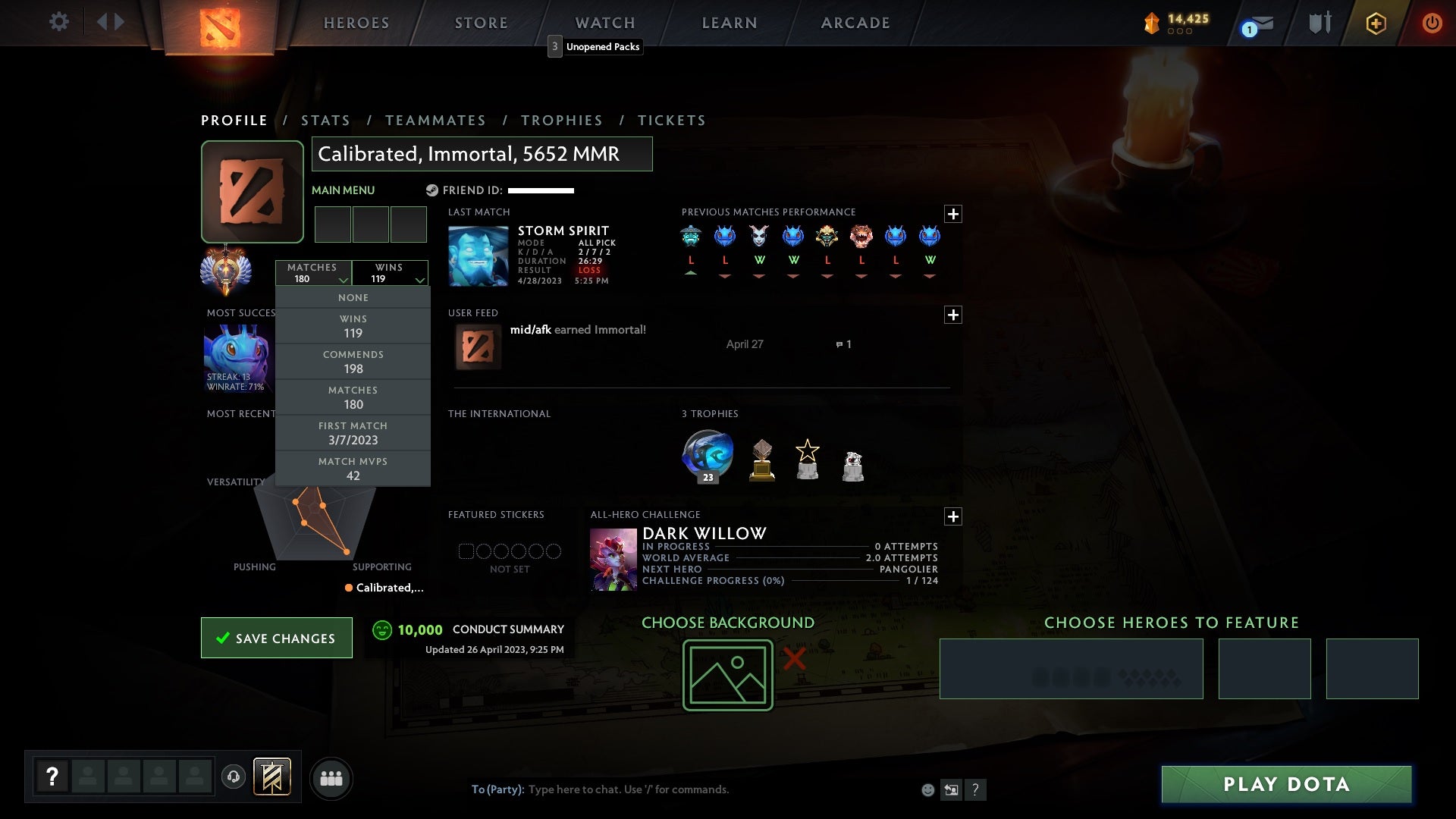Click the SAVE CHANGES button
The width and height of the screenshot is (1456, 819).
pos(276,638)
